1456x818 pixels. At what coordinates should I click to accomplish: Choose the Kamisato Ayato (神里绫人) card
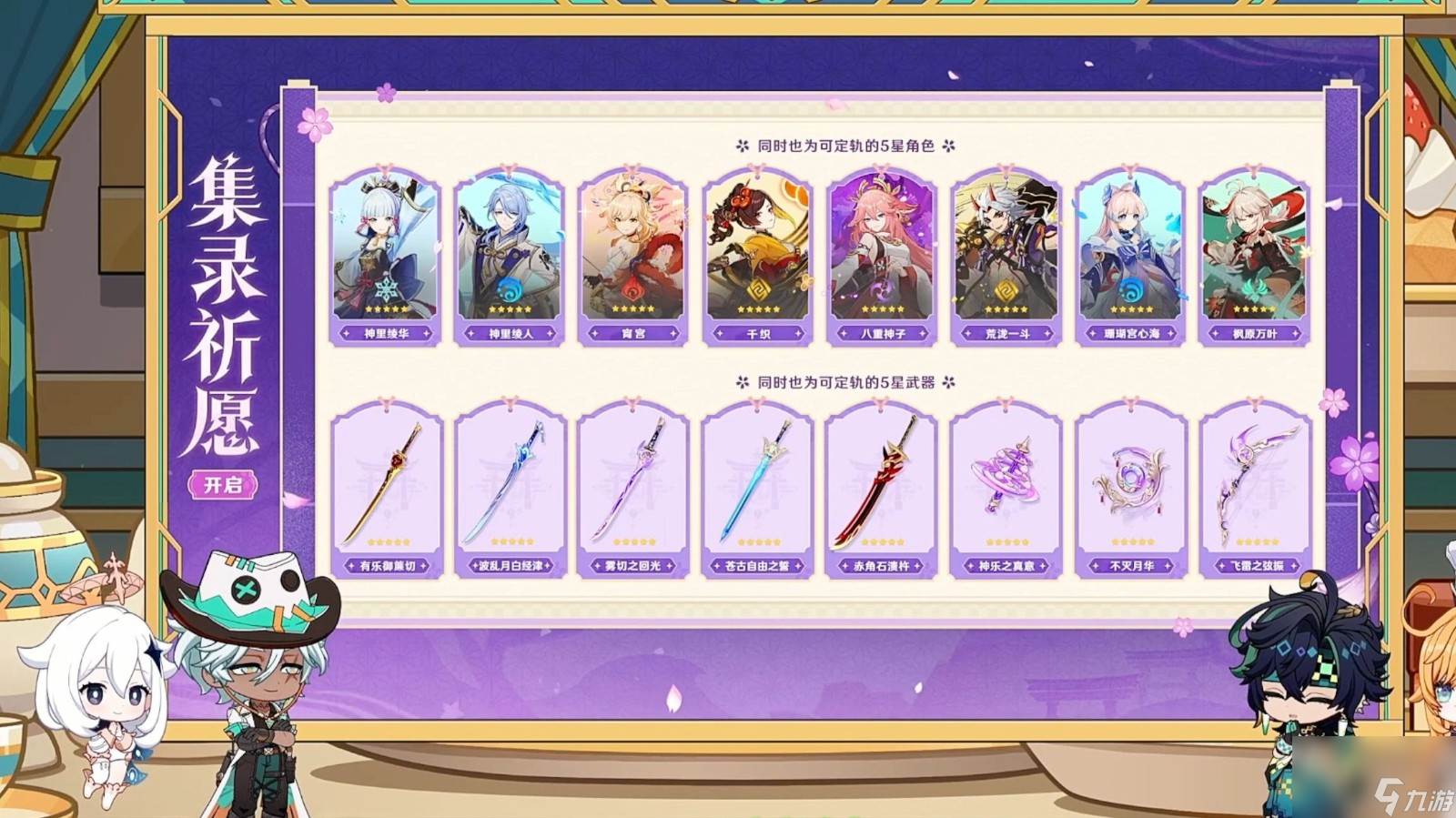510,257
